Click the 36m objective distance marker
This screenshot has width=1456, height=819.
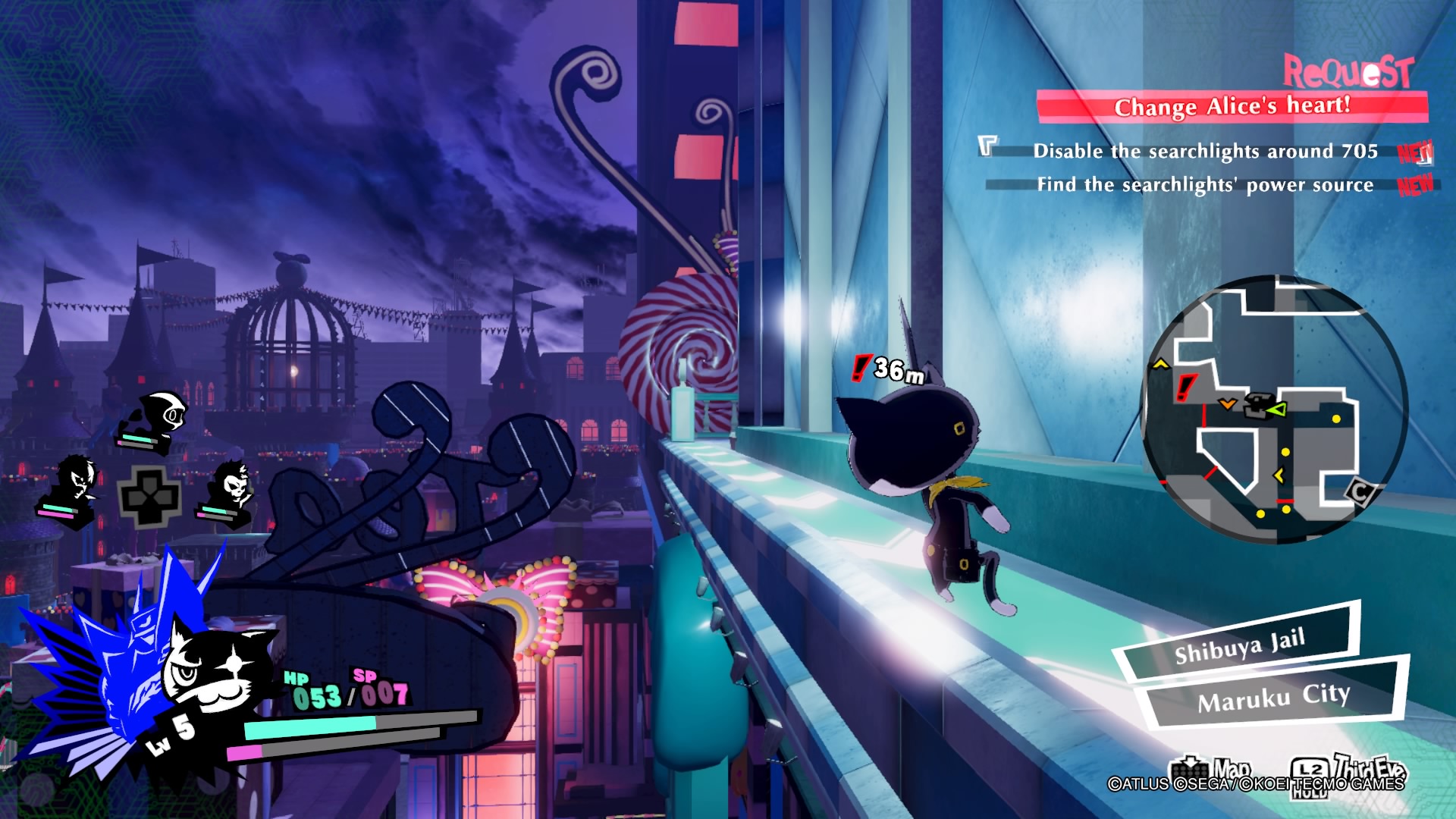(889, 369)
